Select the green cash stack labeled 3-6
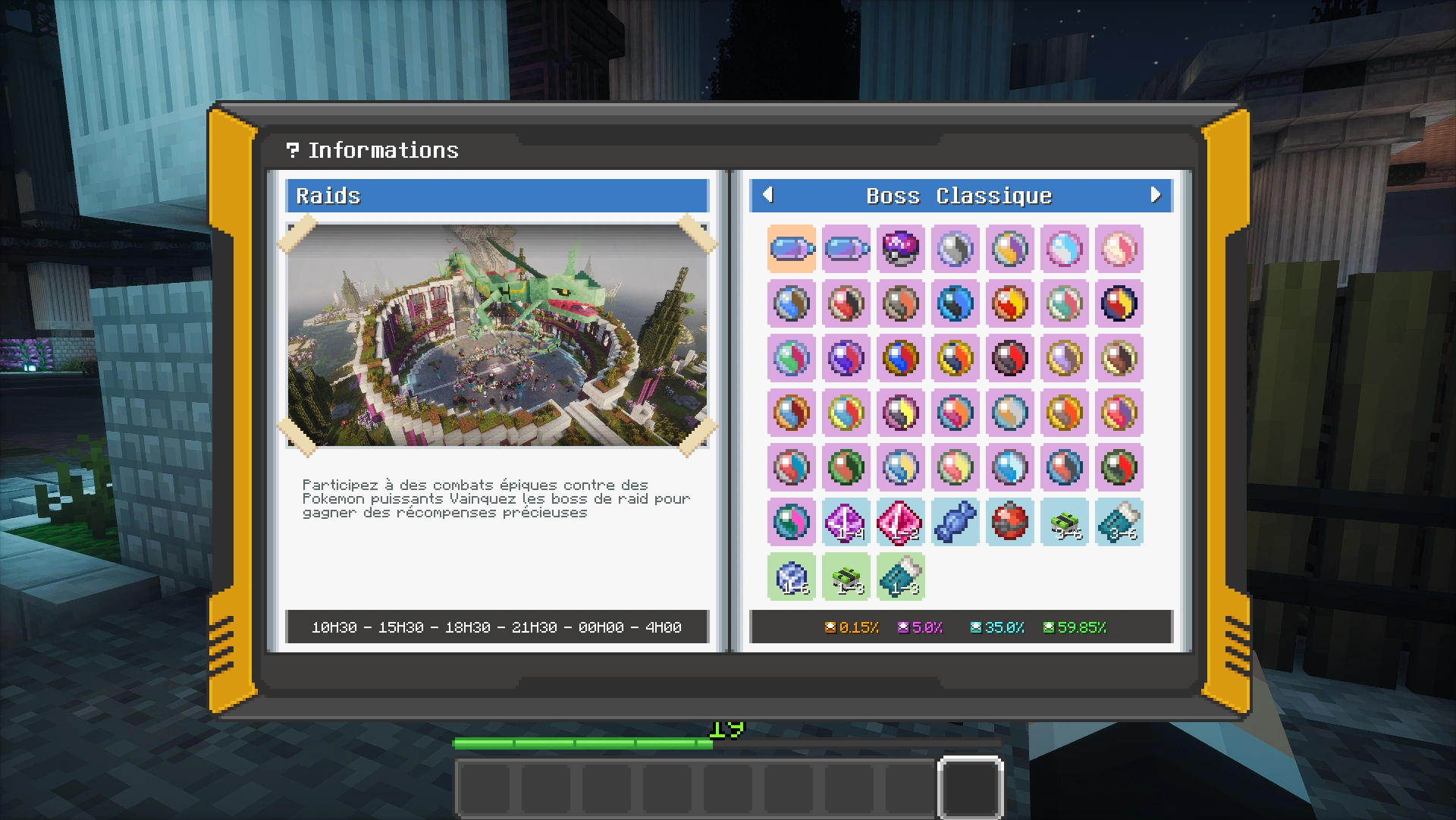This screenshot has width=1456, height=820. 1064,522
